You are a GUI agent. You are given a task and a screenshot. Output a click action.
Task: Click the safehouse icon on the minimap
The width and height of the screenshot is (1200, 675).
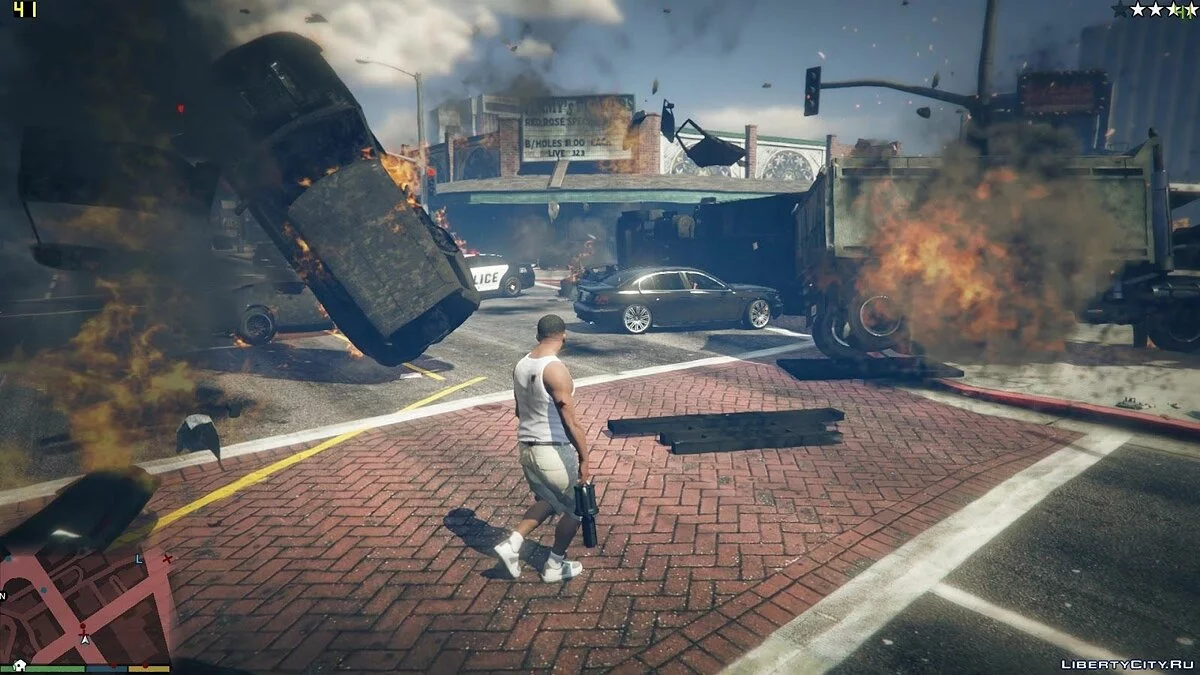click(20, 666)
